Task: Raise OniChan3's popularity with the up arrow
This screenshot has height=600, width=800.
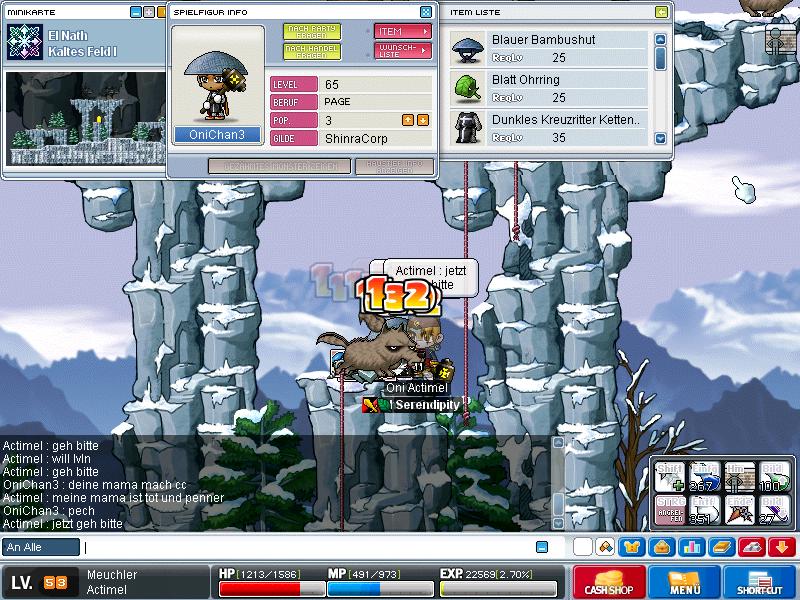Action: [407, 120]
